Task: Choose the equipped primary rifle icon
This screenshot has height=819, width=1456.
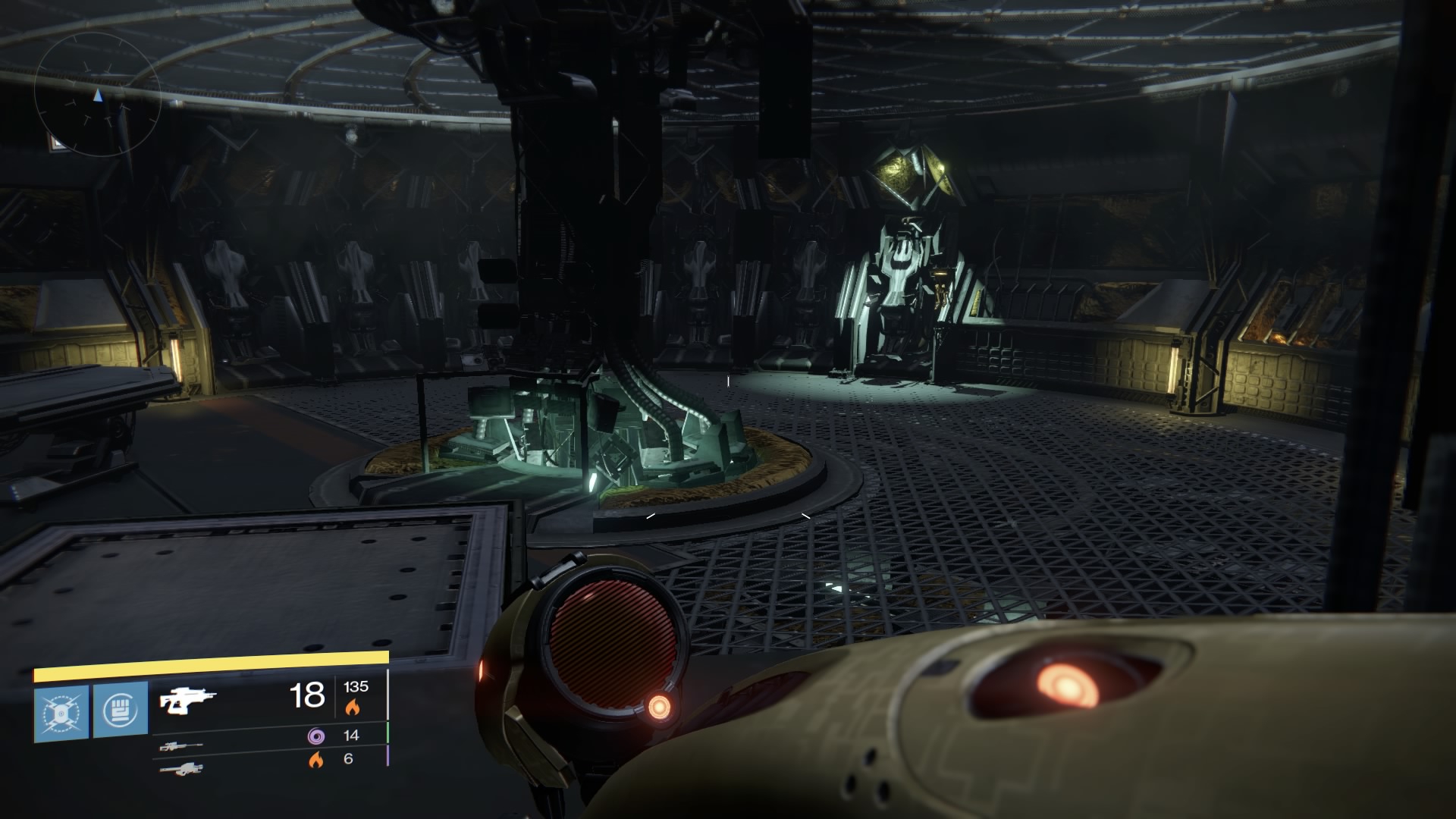Action: (188, 701)
